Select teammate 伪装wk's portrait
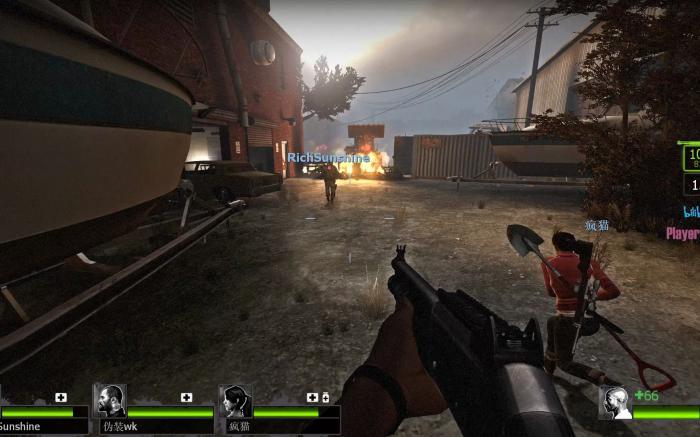 tap(109, 402)
